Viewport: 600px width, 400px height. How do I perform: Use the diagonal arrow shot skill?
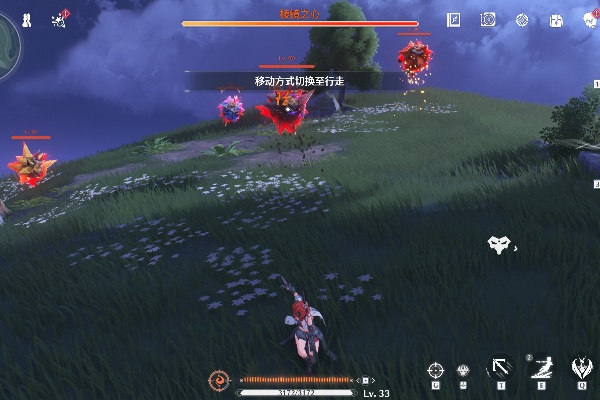pos(497,367)
